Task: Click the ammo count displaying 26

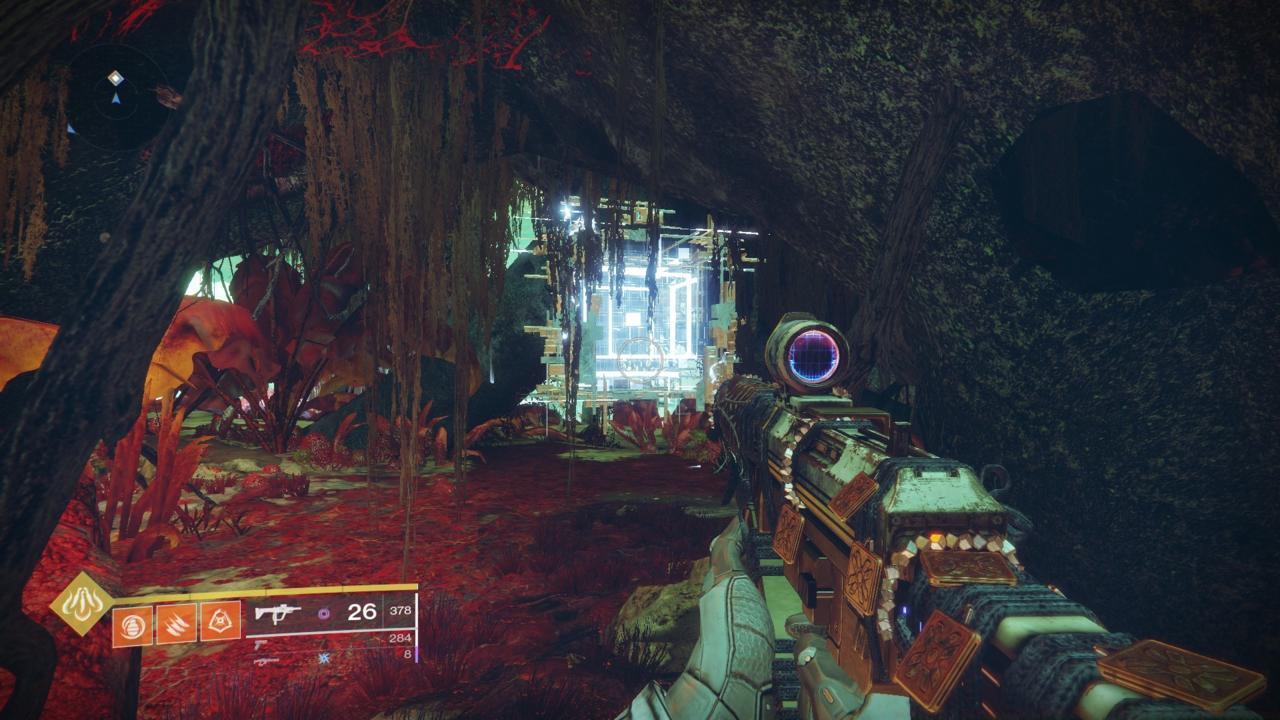Action: (x=361, y=612)
